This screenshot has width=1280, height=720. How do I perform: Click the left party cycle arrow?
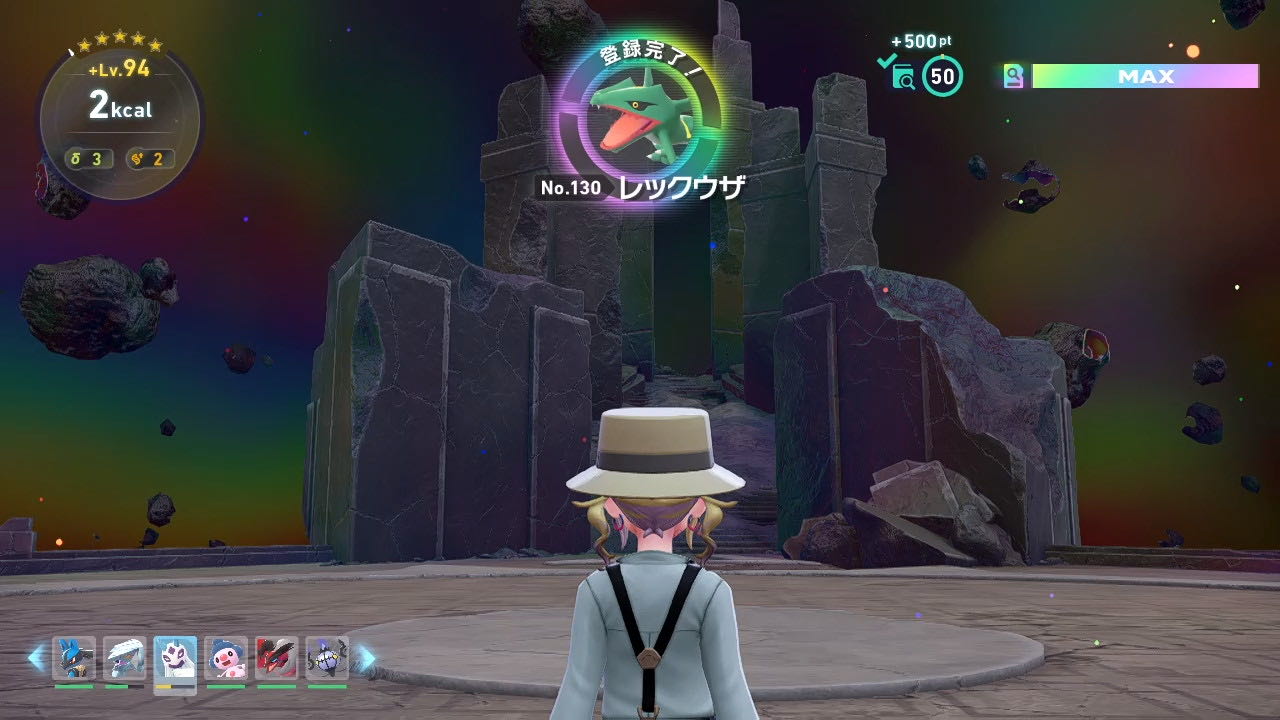[x=36, y=657]
